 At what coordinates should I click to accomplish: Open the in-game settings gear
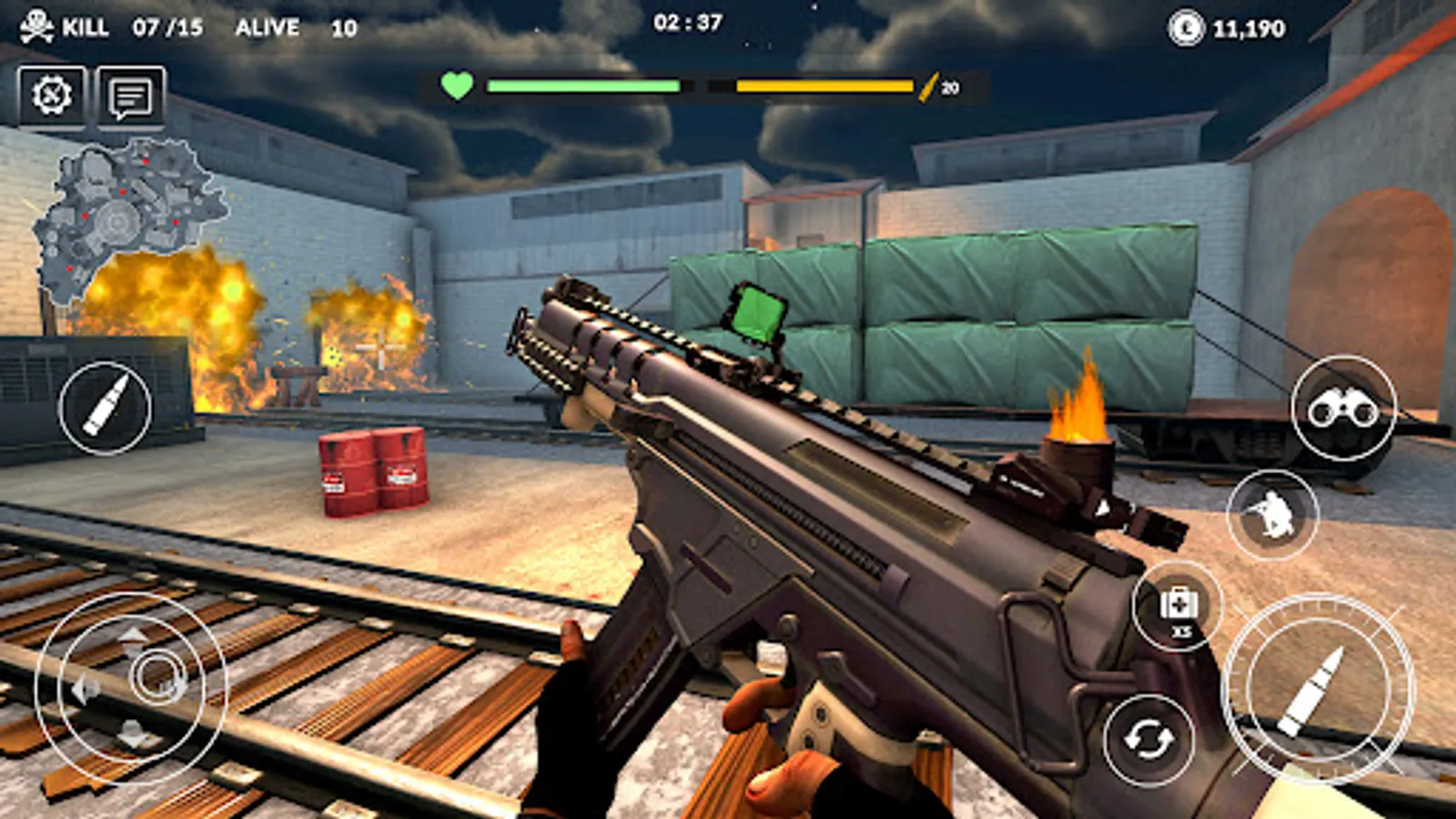pos(50,93)
